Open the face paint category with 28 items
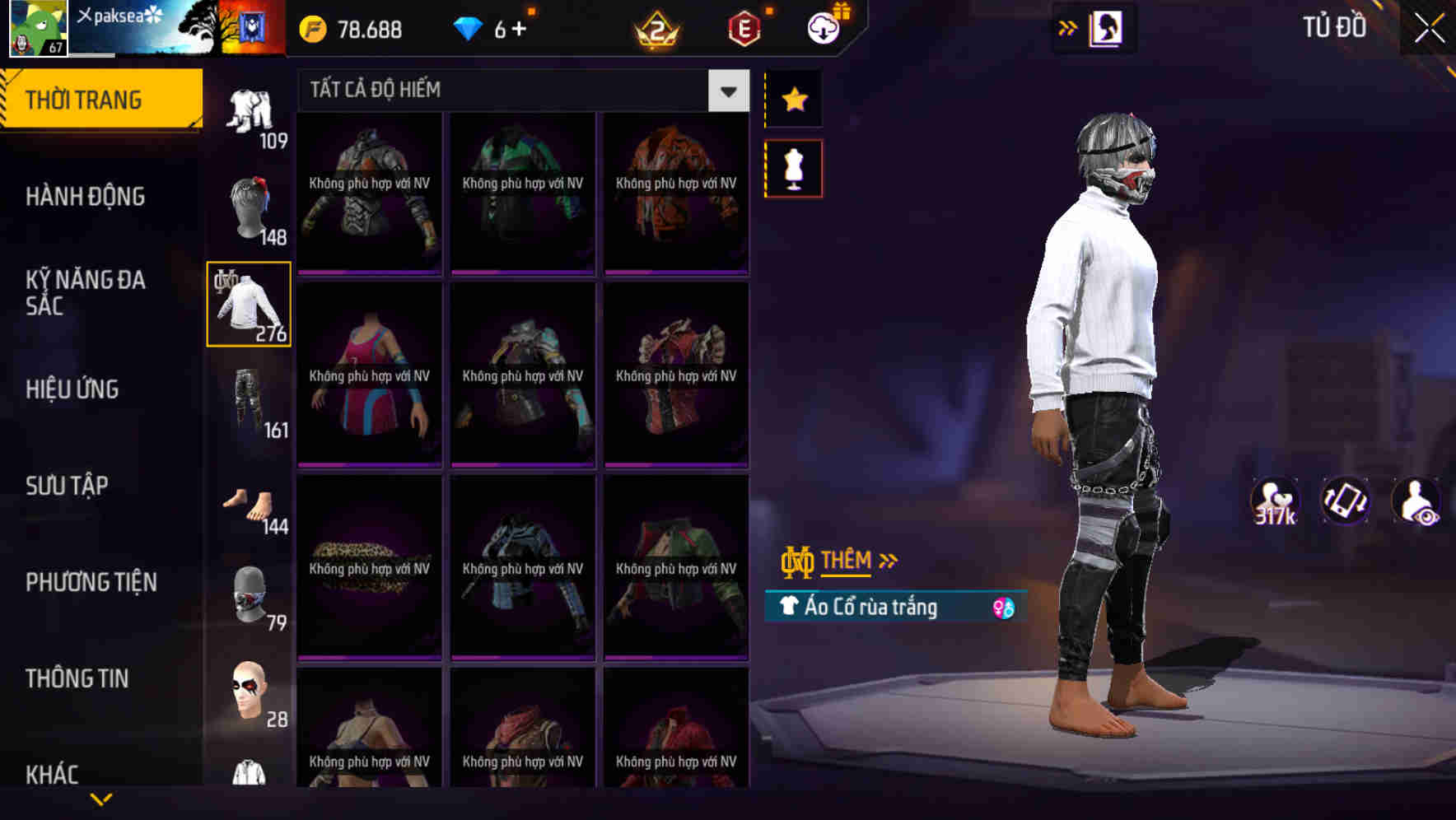 [248, 693]
